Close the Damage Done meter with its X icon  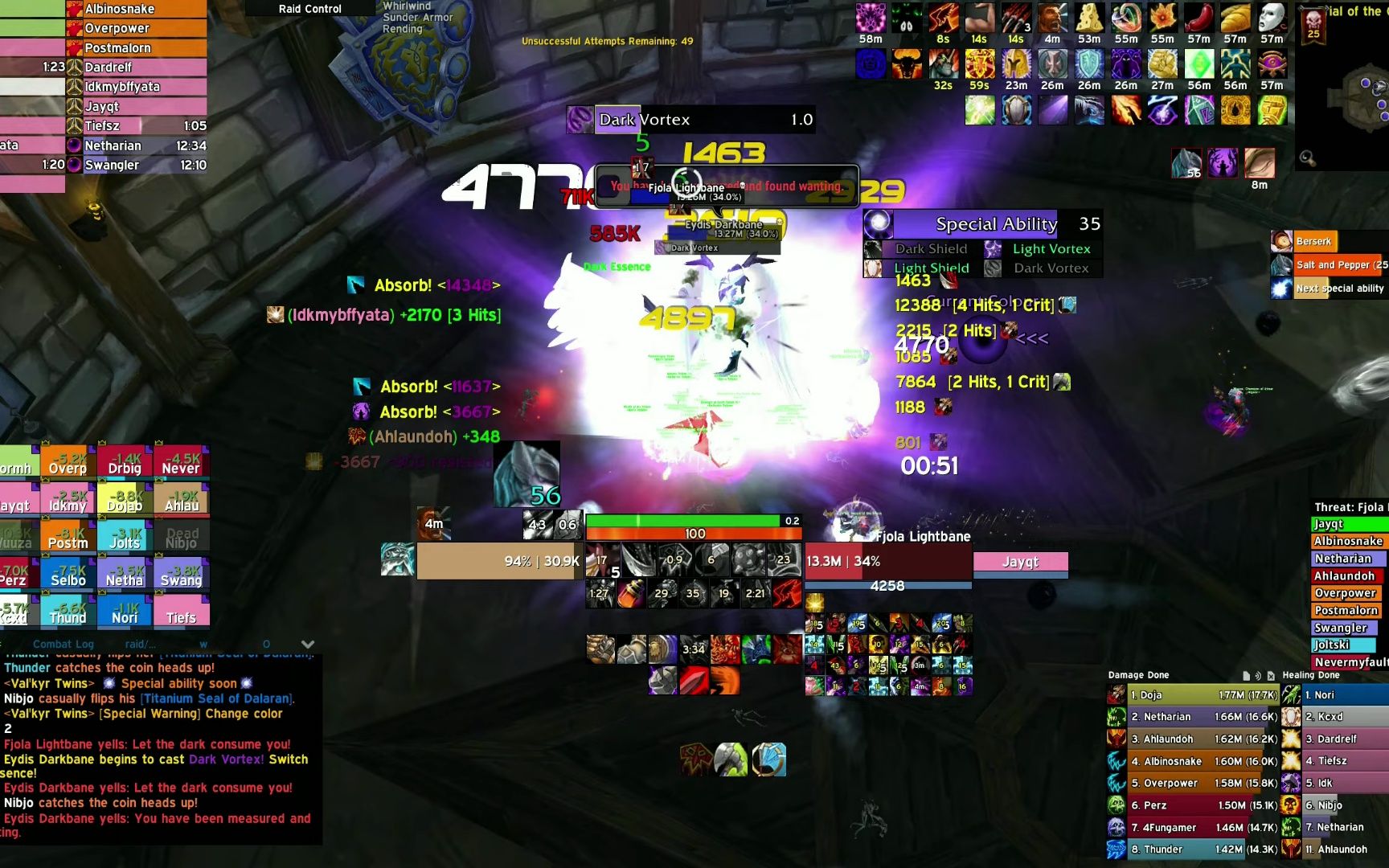(x=1271, y=674)
